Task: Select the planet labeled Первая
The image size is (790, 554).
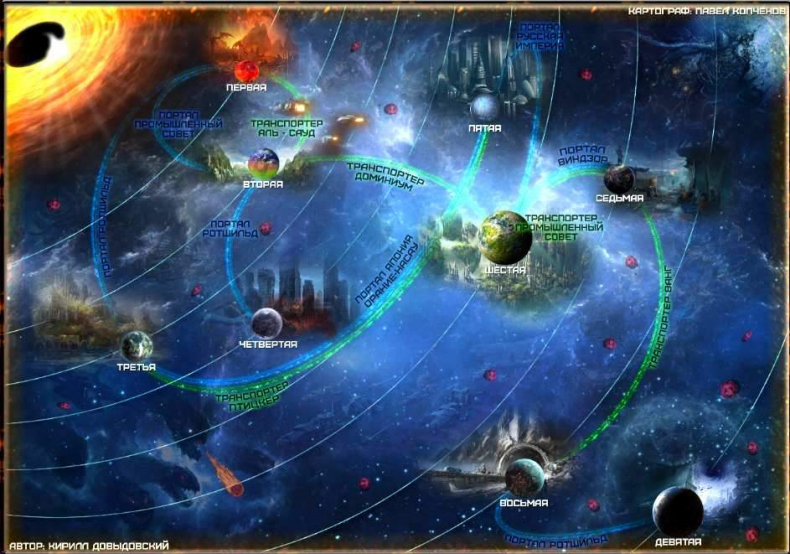Action: point(247,72)
